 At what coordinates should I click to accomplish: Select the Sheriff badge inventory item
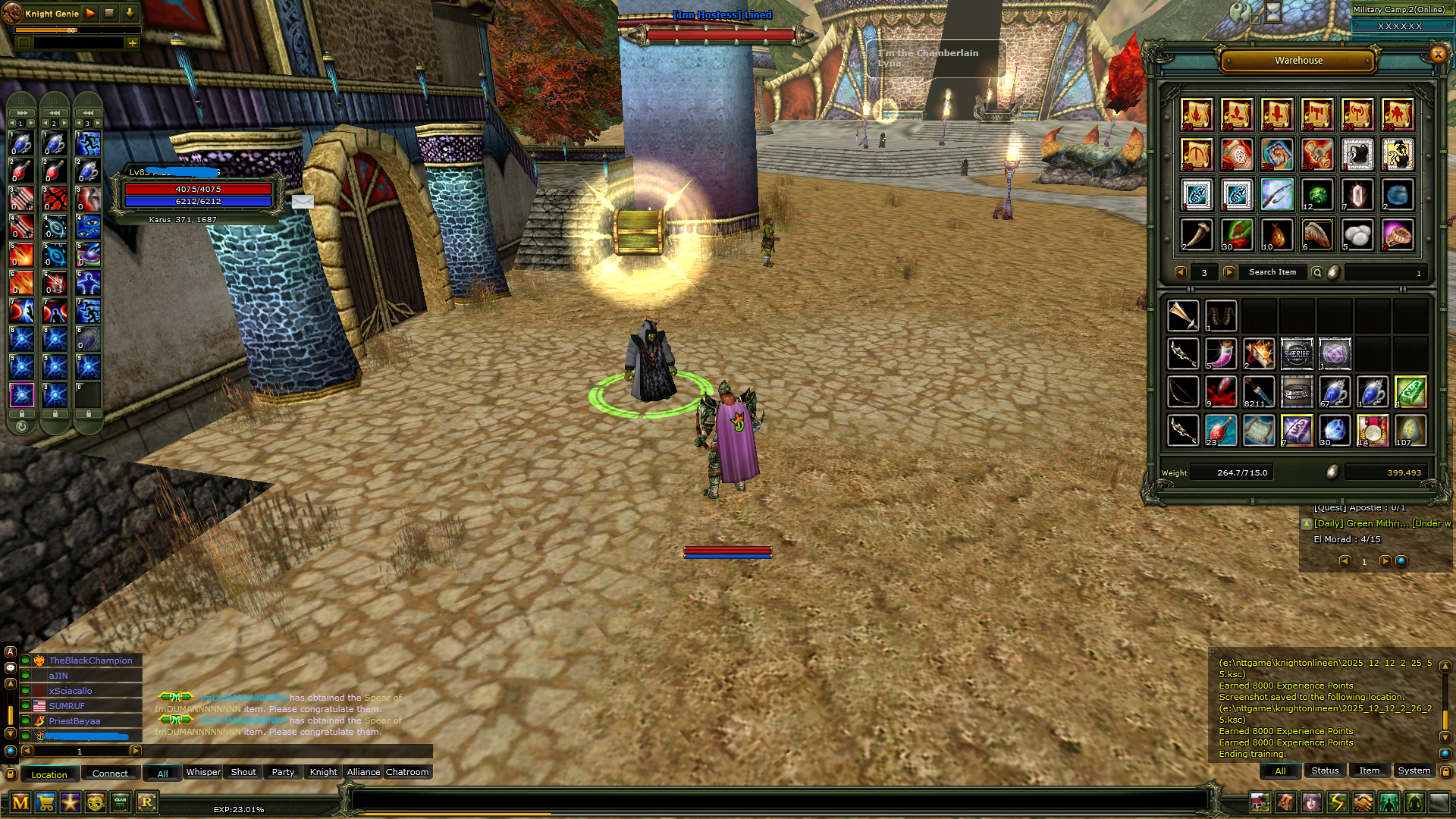click(1297, 354)
